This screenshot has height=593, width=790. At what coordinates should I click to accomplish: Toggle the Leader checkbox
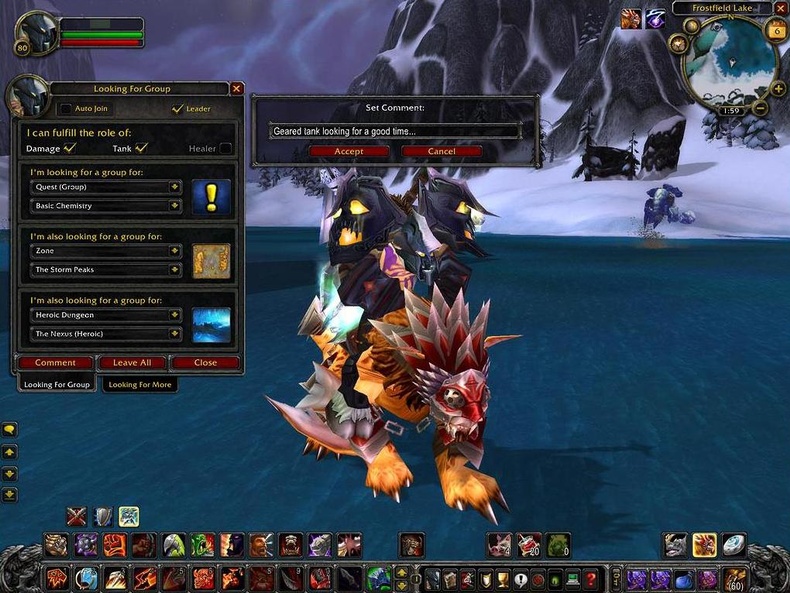178,109
